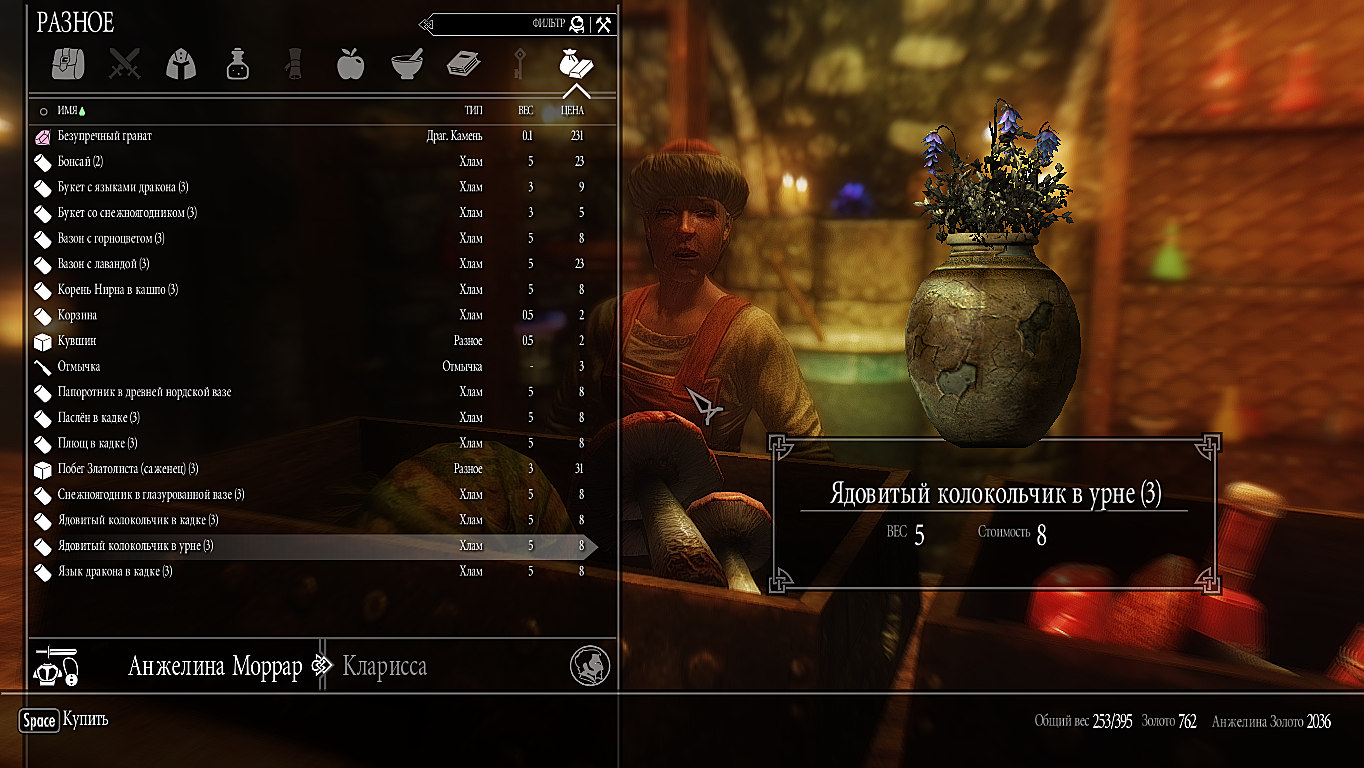Open the keys category tab
This screenshot has height=768, width=1364.
click(519, 64)
